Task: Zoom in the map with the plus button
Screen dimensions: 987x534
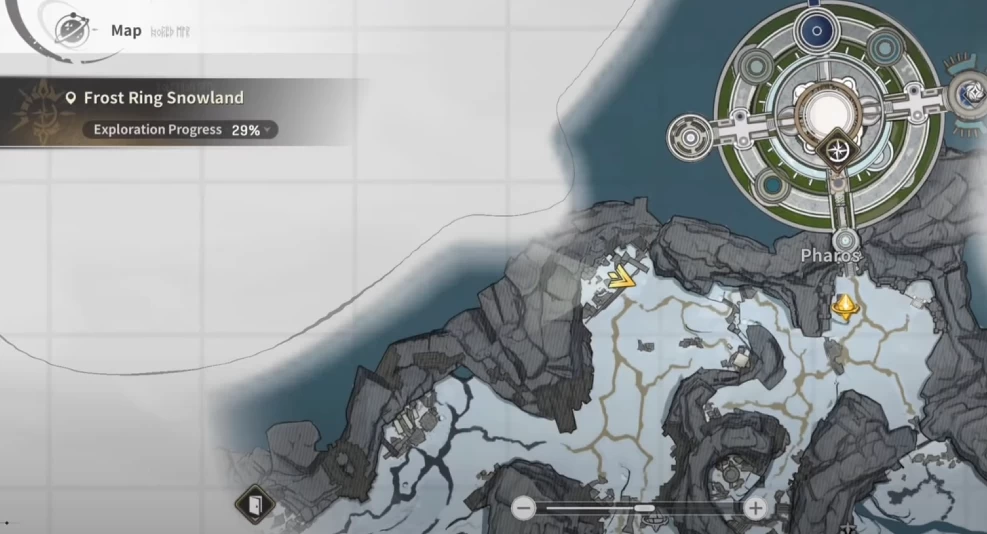Action: 755,508
